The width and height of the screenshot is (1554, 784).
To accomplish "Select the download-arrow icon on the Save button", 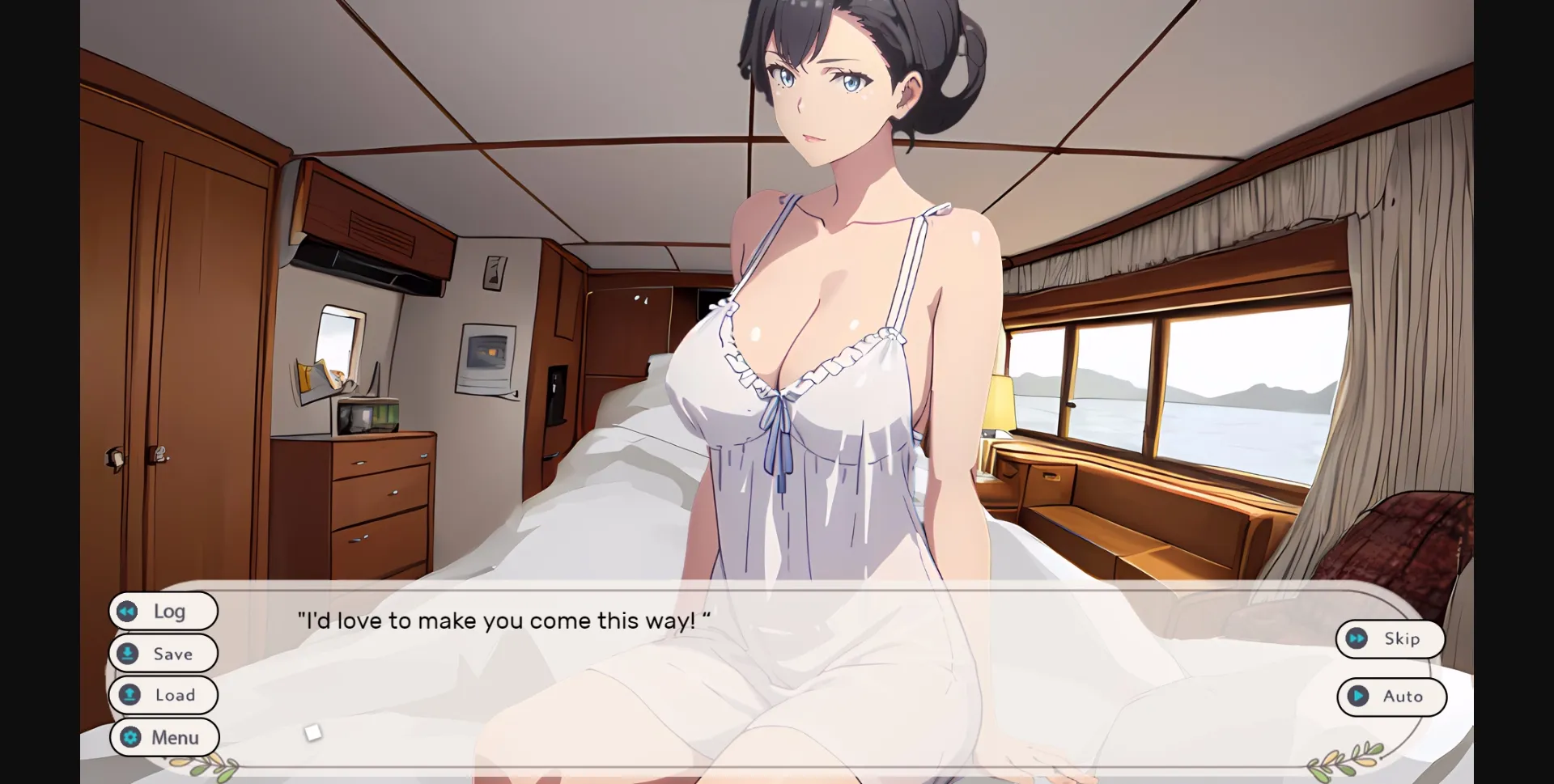I will (x=128, y=654).
